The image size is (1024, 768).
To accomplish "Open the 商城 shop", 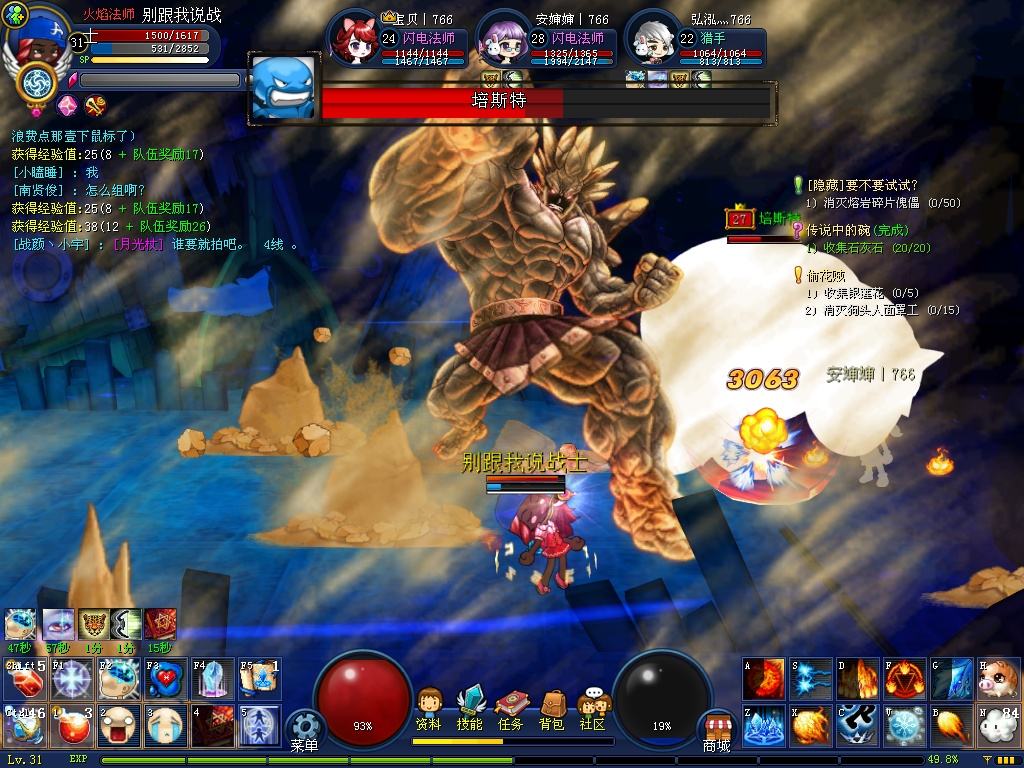I will click(x=716, y=732).
